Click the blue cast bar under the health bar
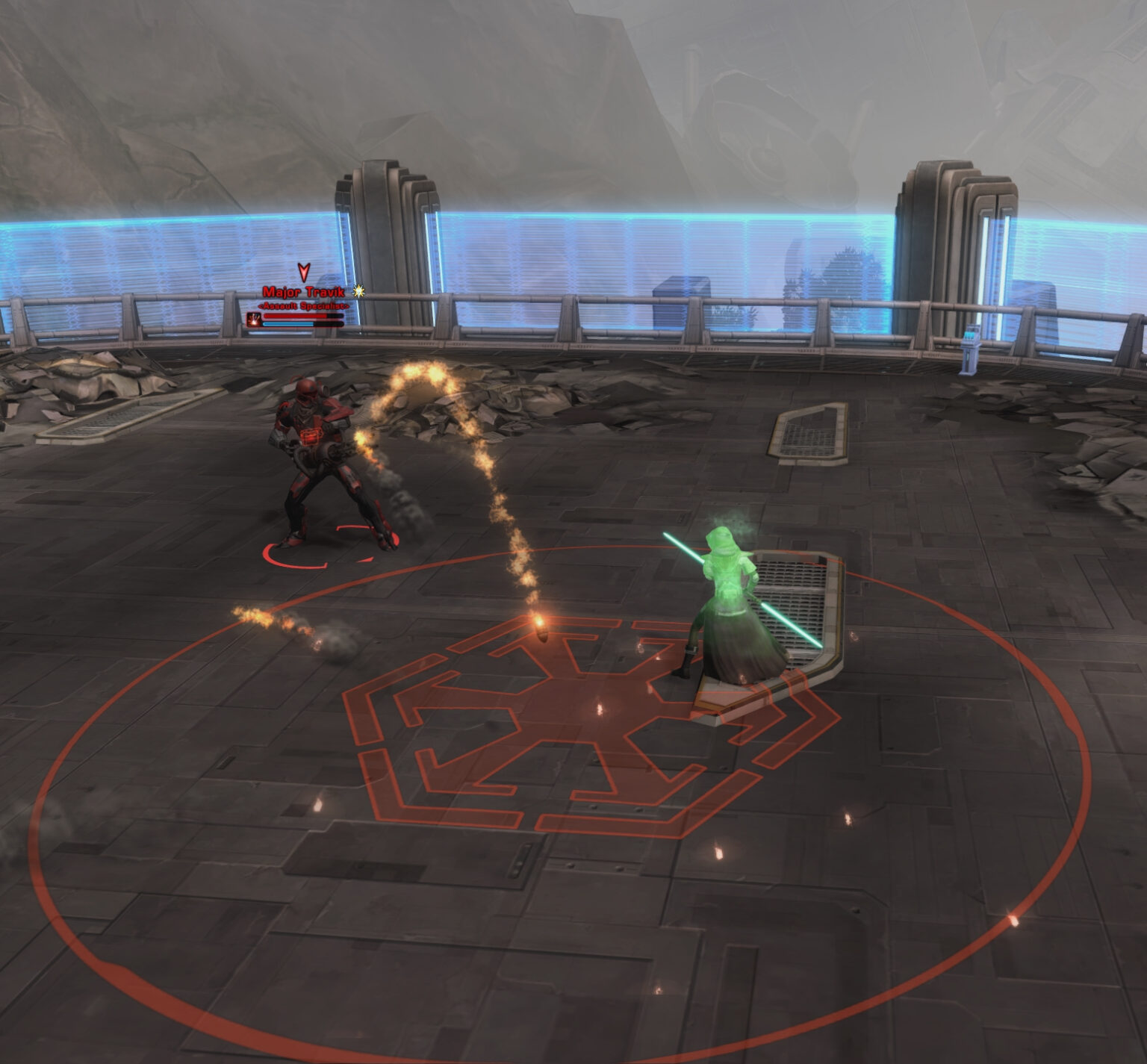The width and height of the screenshot is (1147, 1064). pyautogui.click(x=288, y=324)
